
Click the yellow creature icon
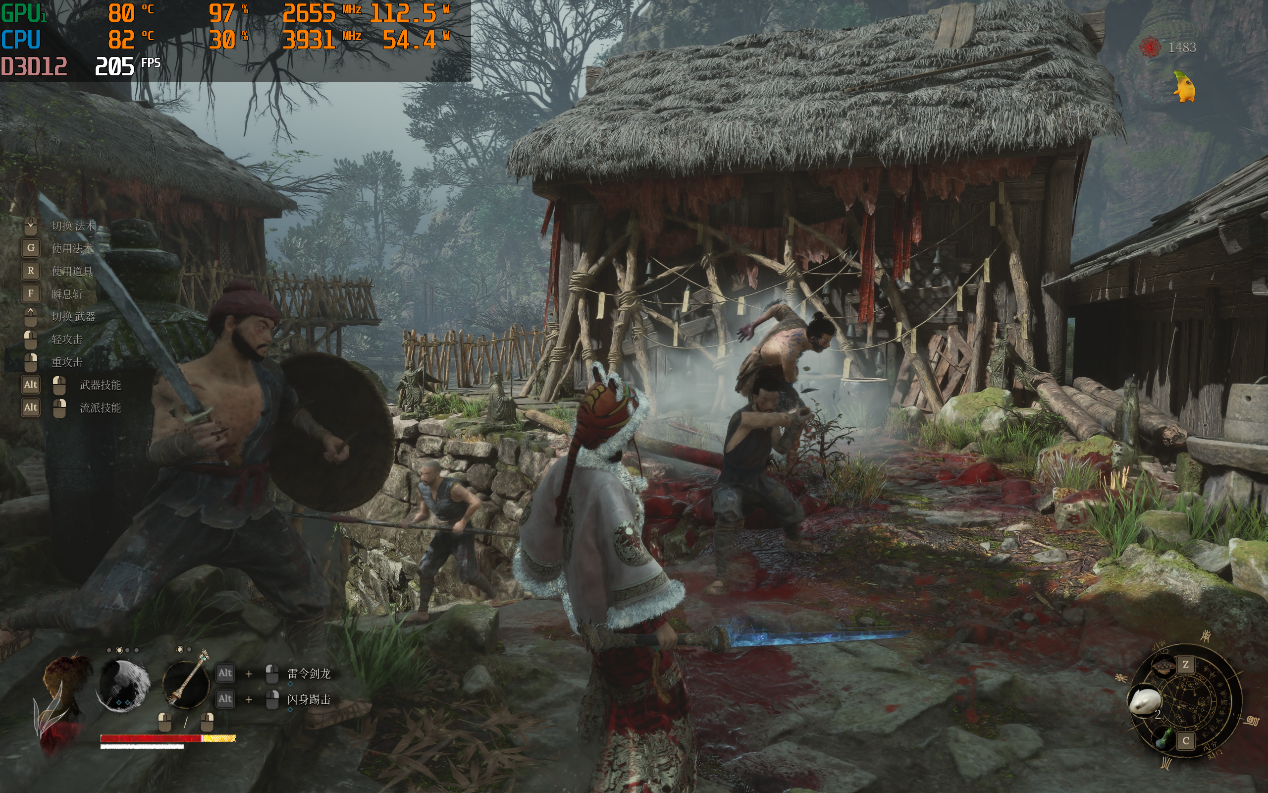1185,87
